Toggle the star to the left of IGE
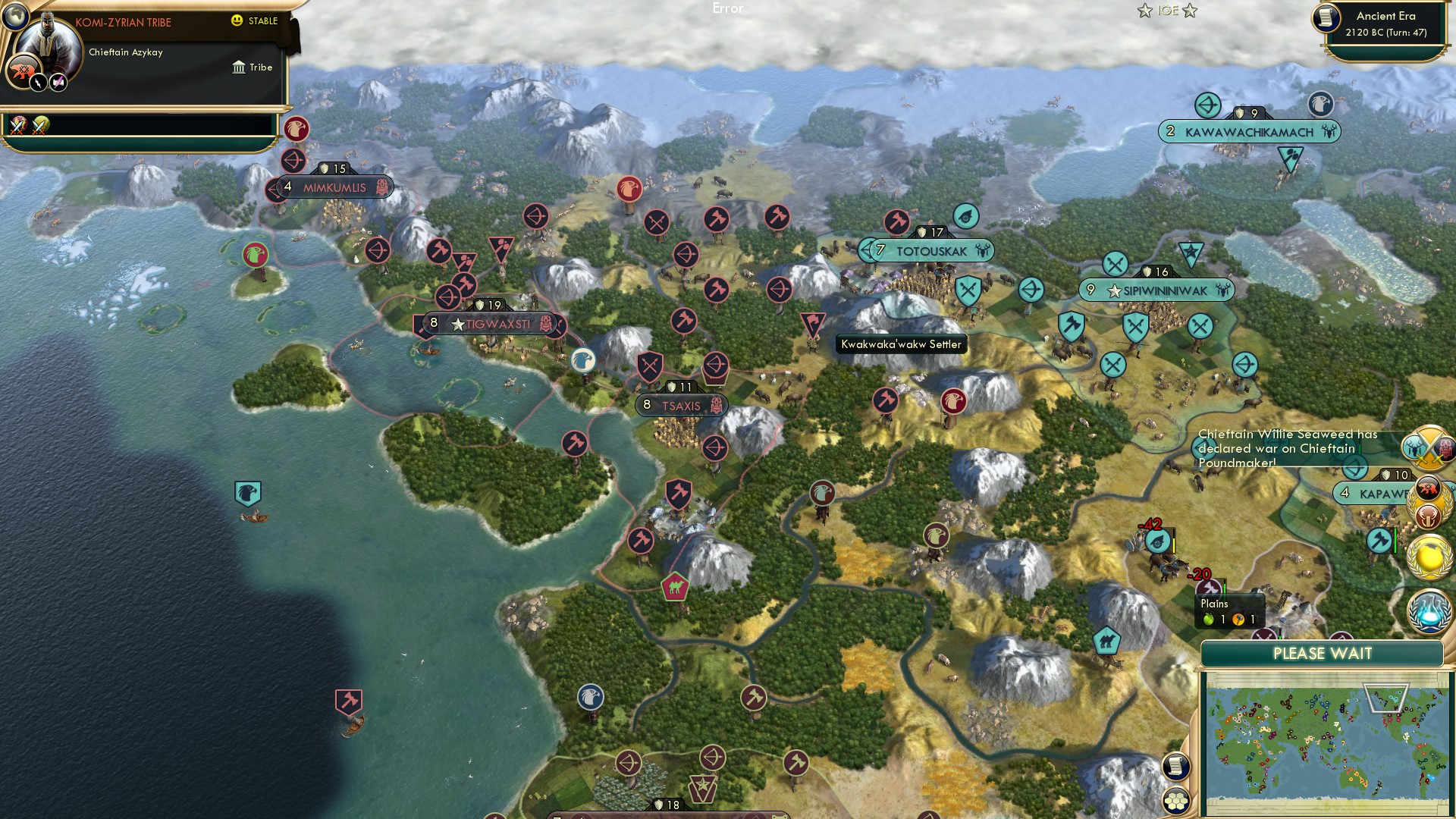 tap(1145, 10)
